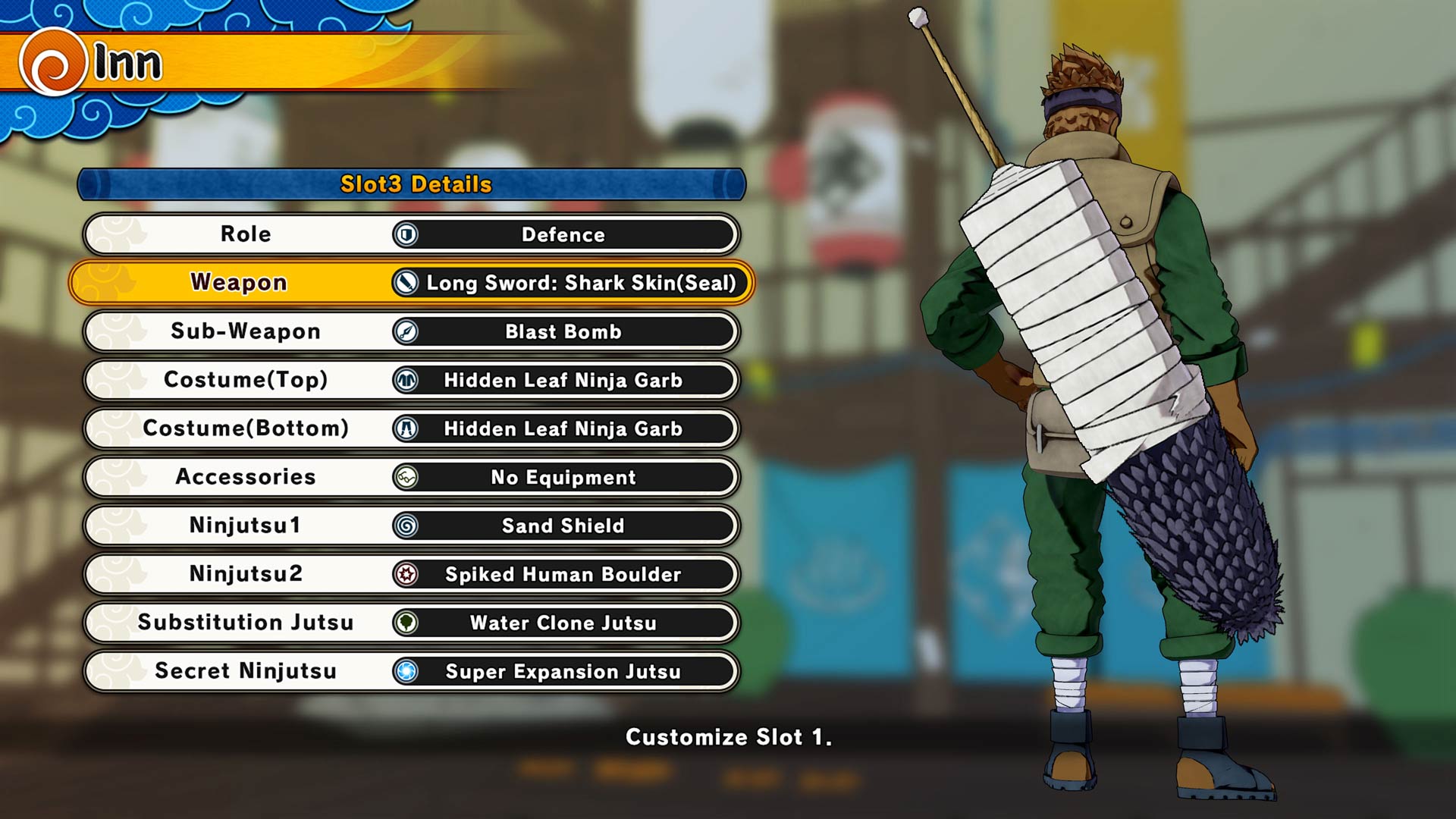This screenshot has width=1456, height=819.
Task: Select the Defence role shield icon
Action: (x=406, y=234)
